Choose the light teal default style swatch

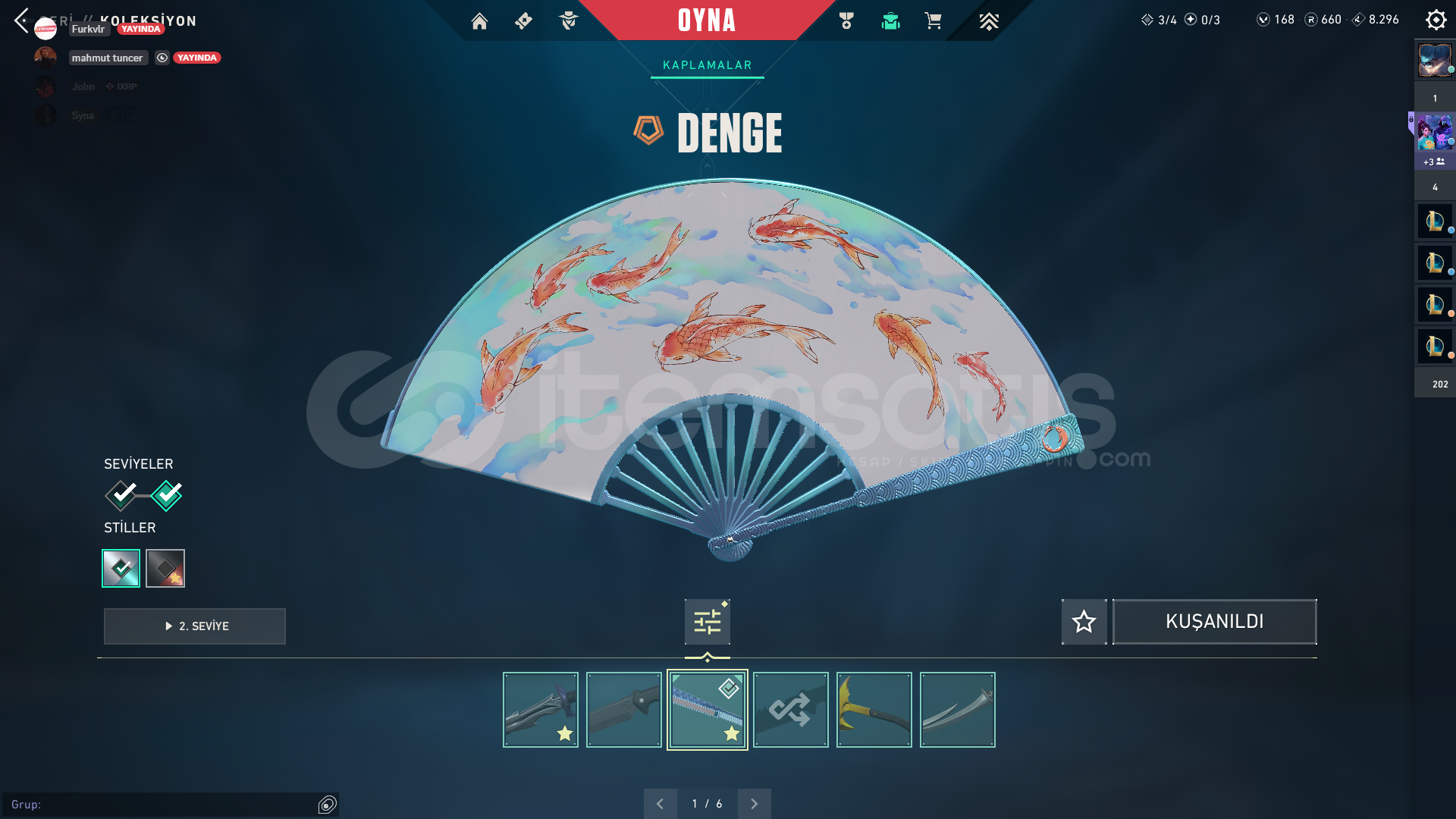(x=121, y=568)
